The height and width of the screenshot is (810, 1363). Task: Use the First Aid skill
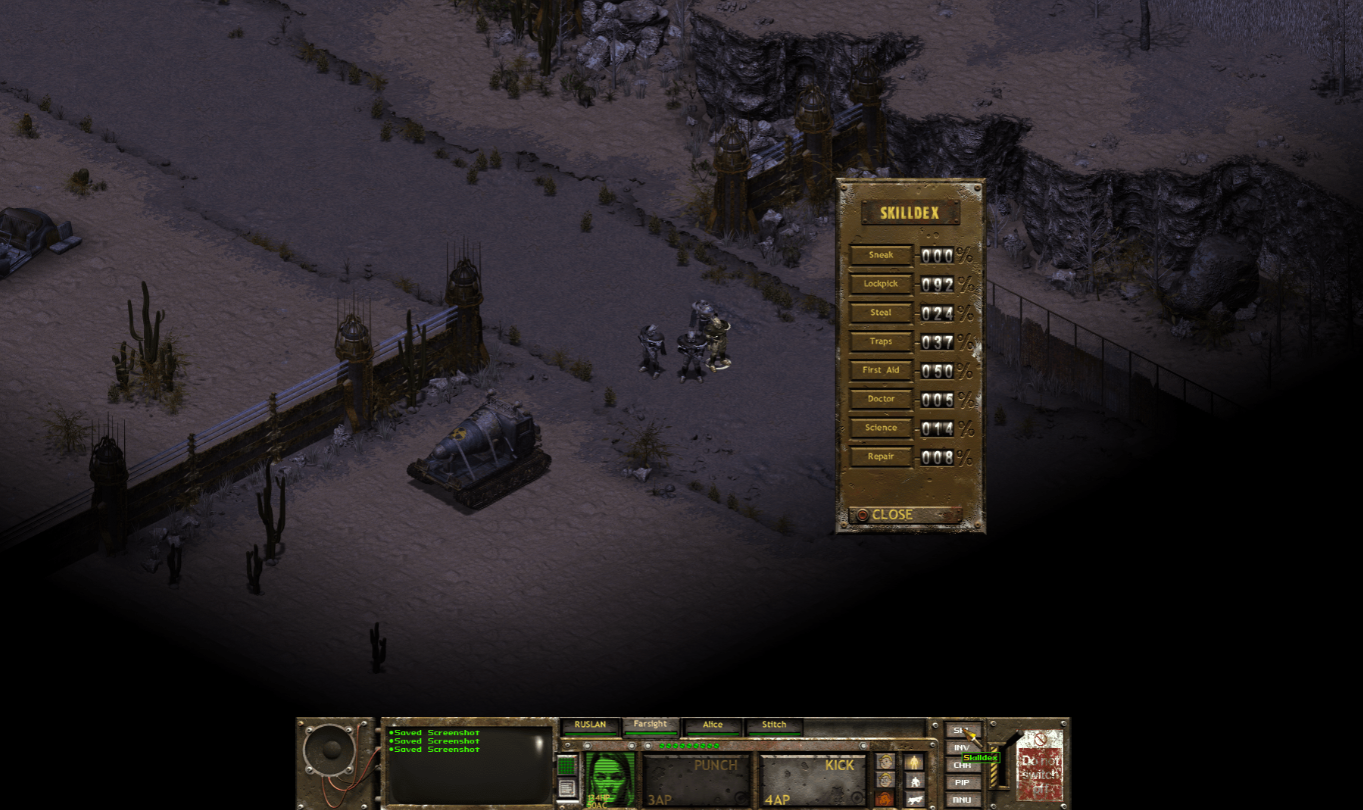[x=880, y=369]
